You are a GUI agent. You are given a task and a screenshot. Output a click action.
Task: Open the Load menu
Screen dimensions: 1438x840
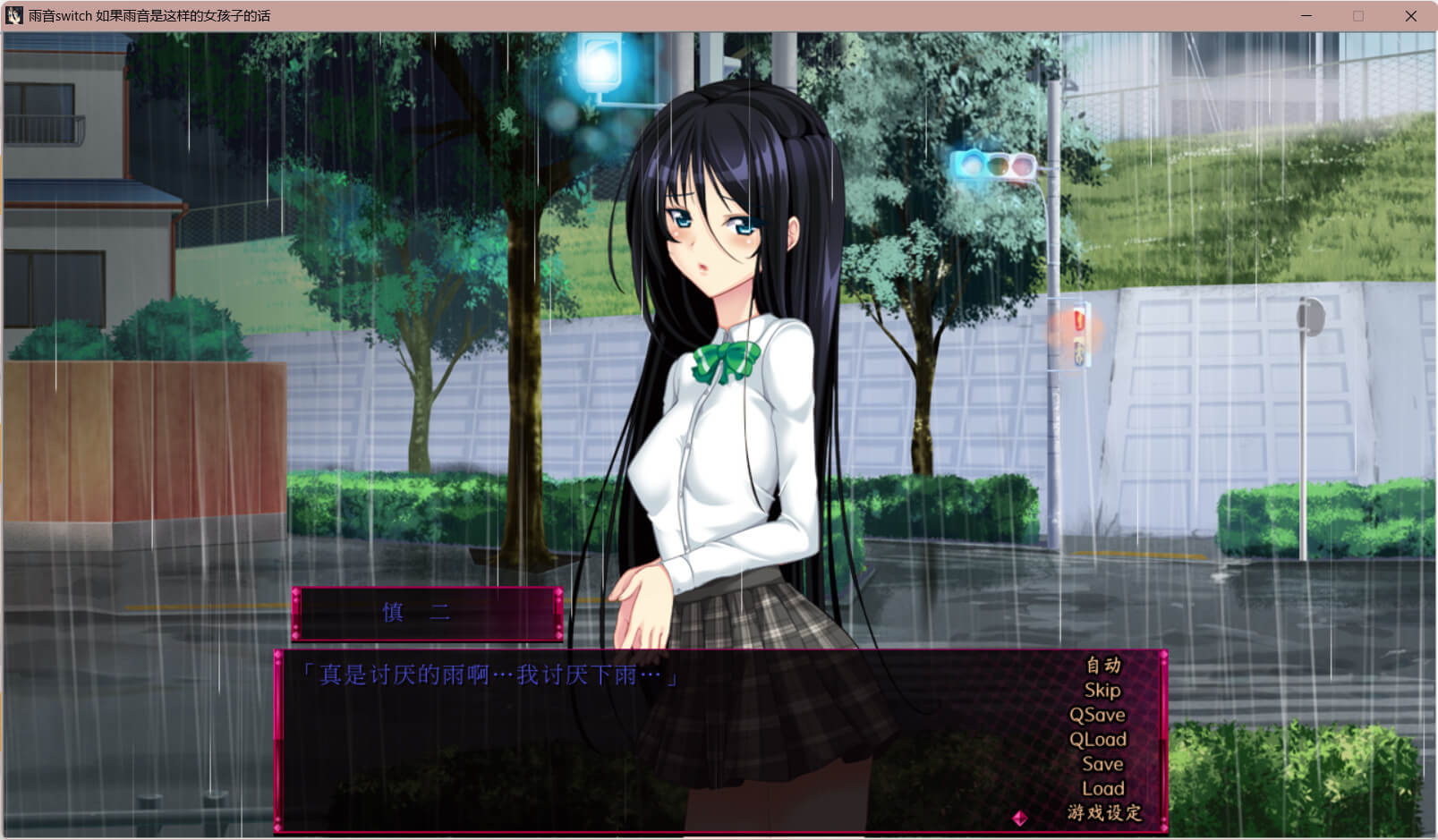1102,788
